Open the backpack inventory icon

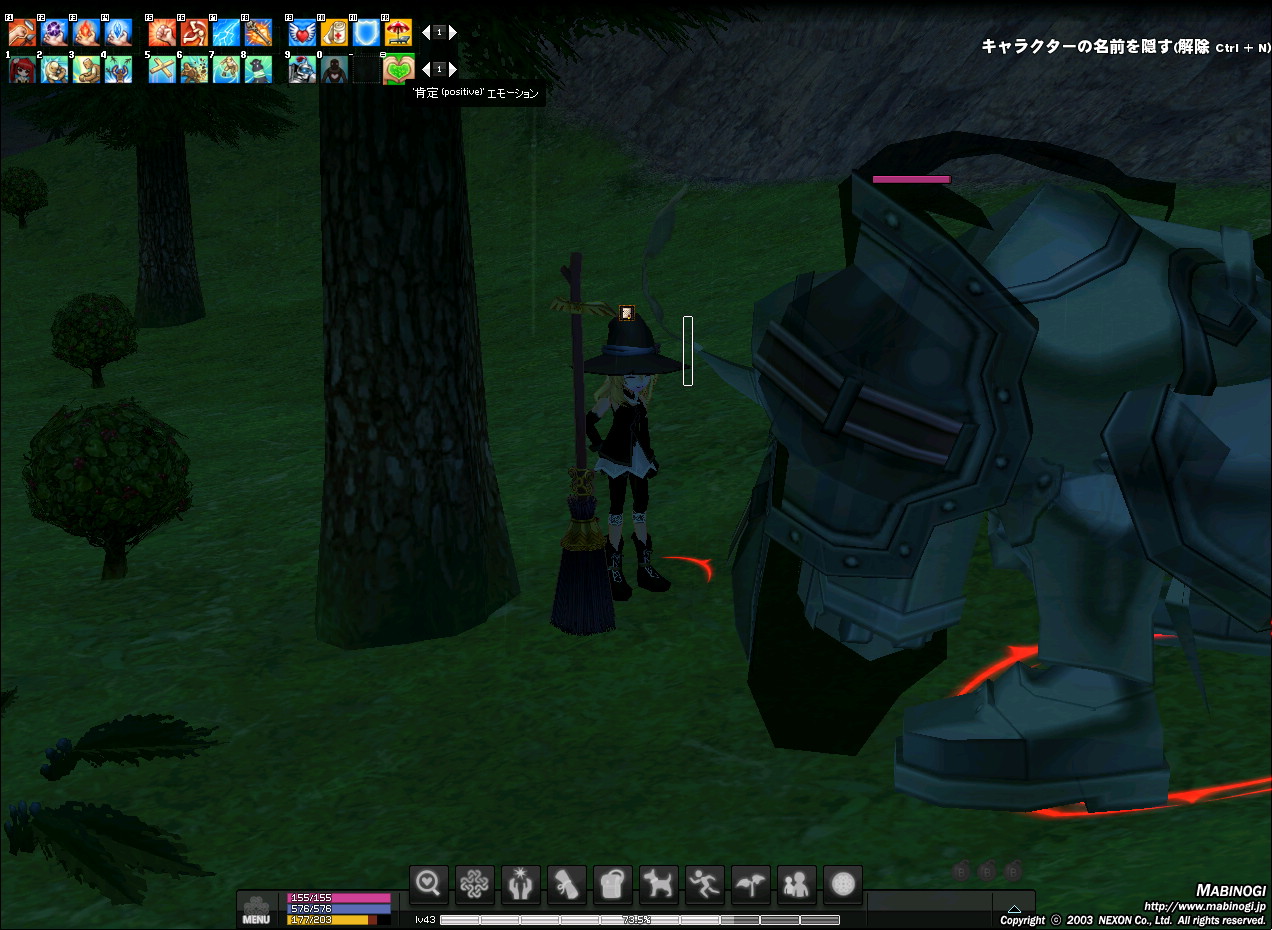[x=613, y=884]
